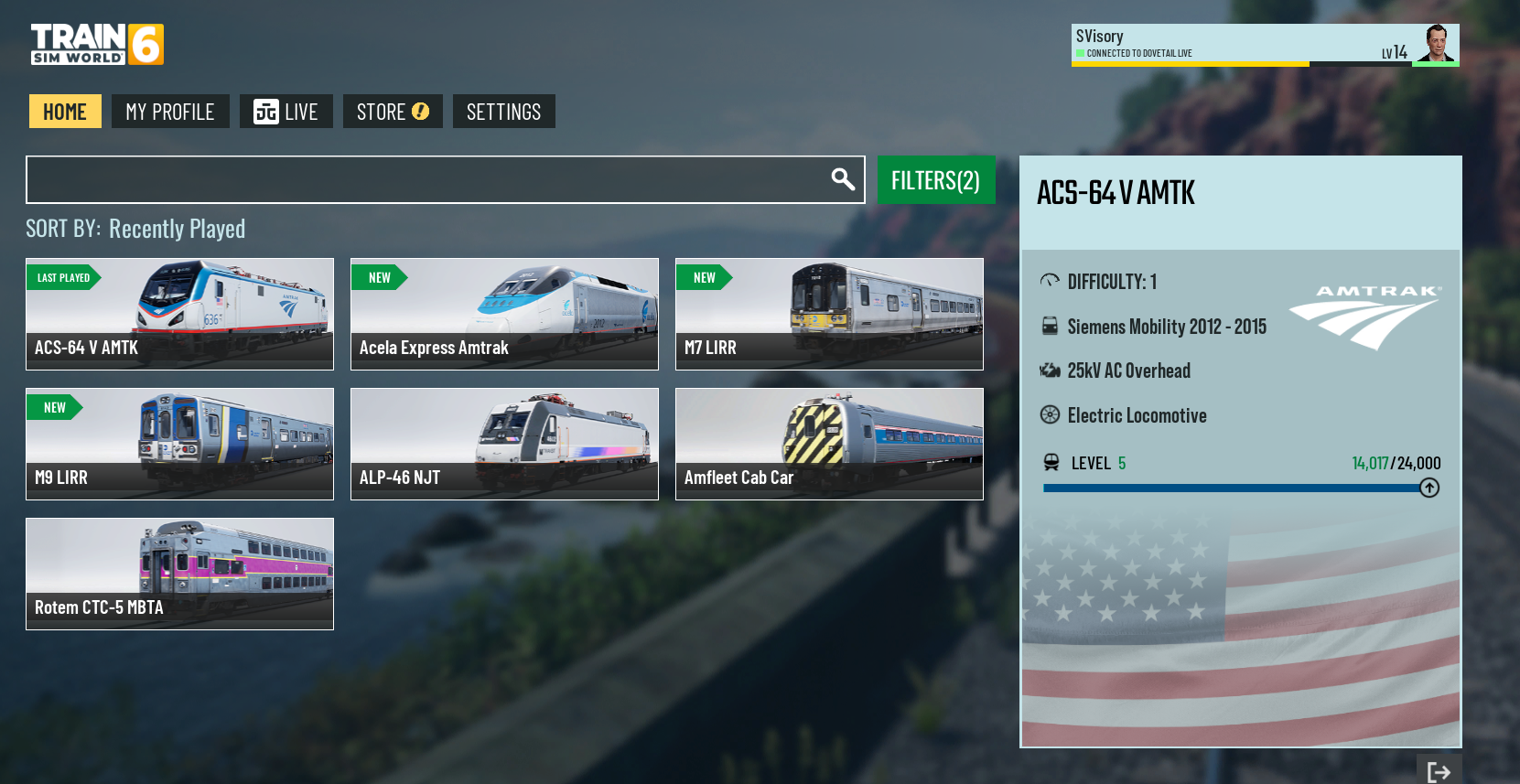Pick the M9 LIRR train tile
The image size is (1520, 784).
[x=179, y=444]
